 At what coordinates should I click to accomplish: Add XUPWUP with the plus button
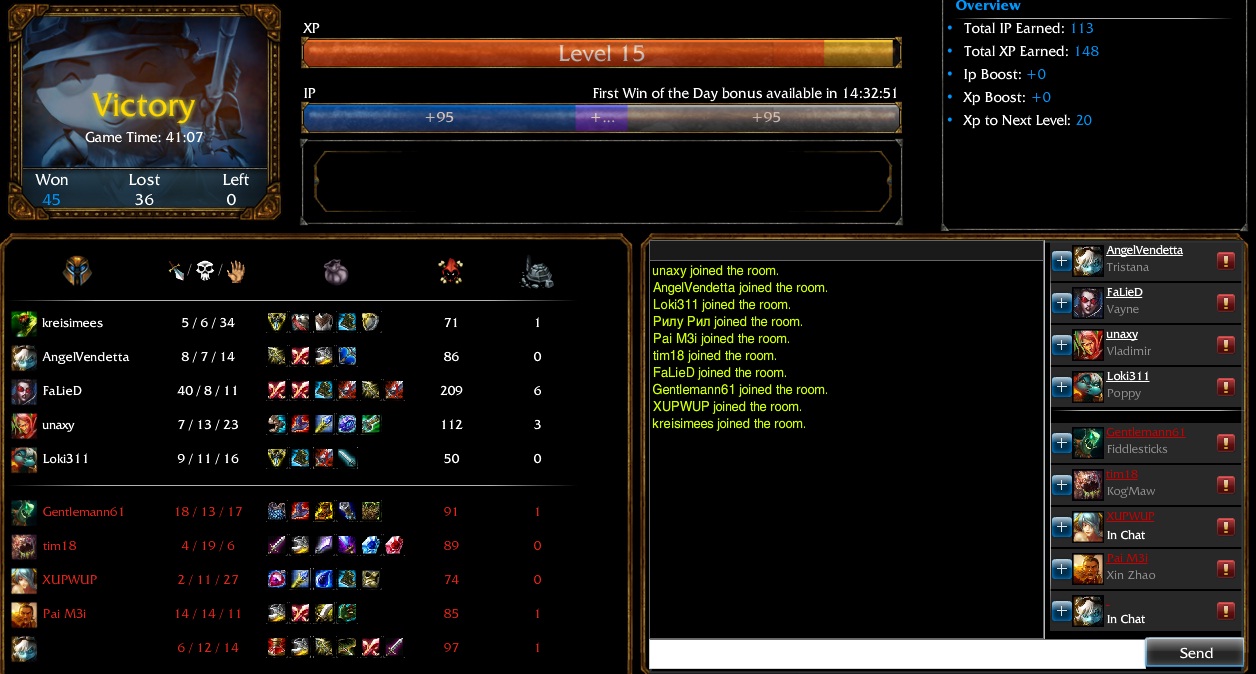(x=1061, y=527)
